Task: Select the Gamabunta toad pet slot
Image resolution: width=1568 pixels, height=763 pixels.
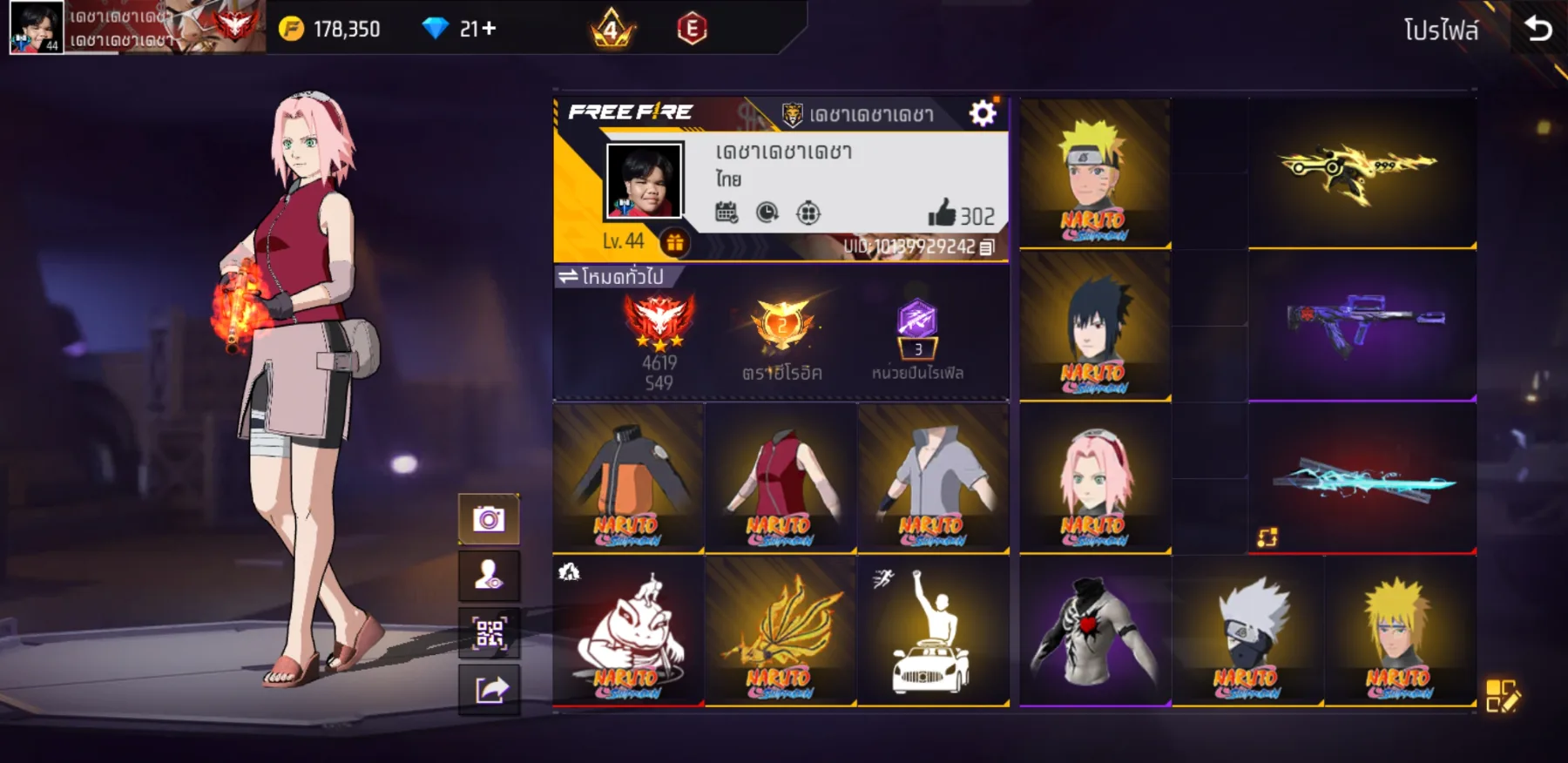Action: click(x=628, y=631)
